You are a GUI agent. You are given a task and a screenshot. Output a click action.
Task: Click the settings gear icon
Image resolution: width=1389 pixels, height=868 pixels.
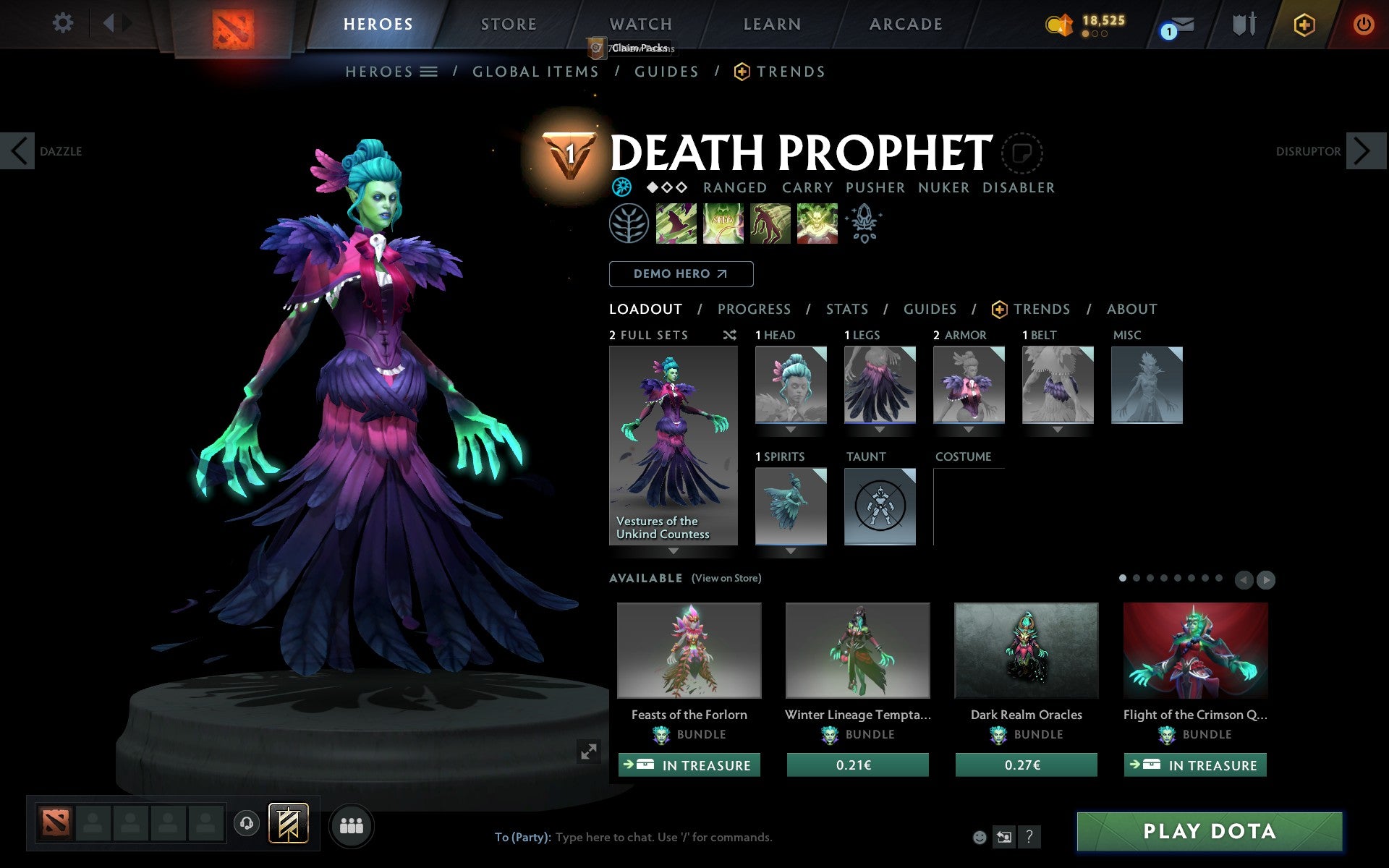[x=64, y=23]
